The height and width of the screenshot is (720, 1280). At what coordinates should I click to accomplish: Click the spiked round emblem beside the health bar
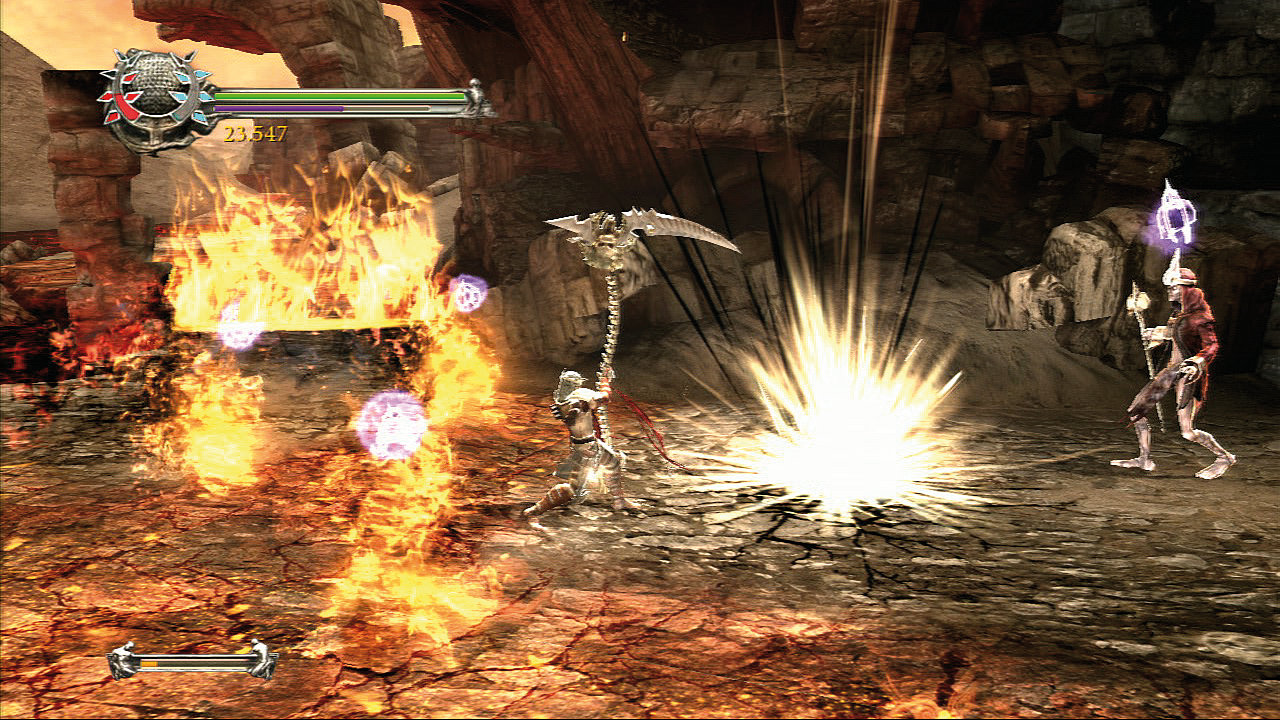(x=155, y=99)
